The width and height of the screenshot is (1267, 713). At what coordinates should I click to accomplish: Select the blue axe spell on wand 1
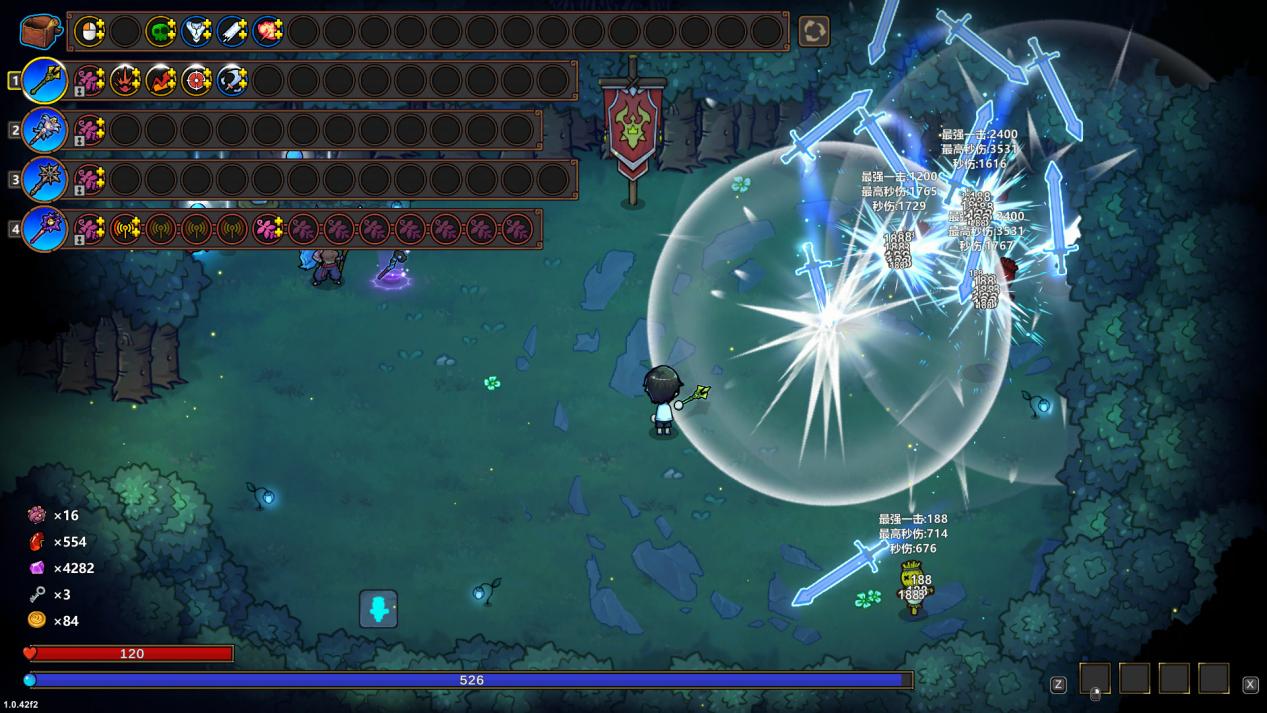(232, 80)
